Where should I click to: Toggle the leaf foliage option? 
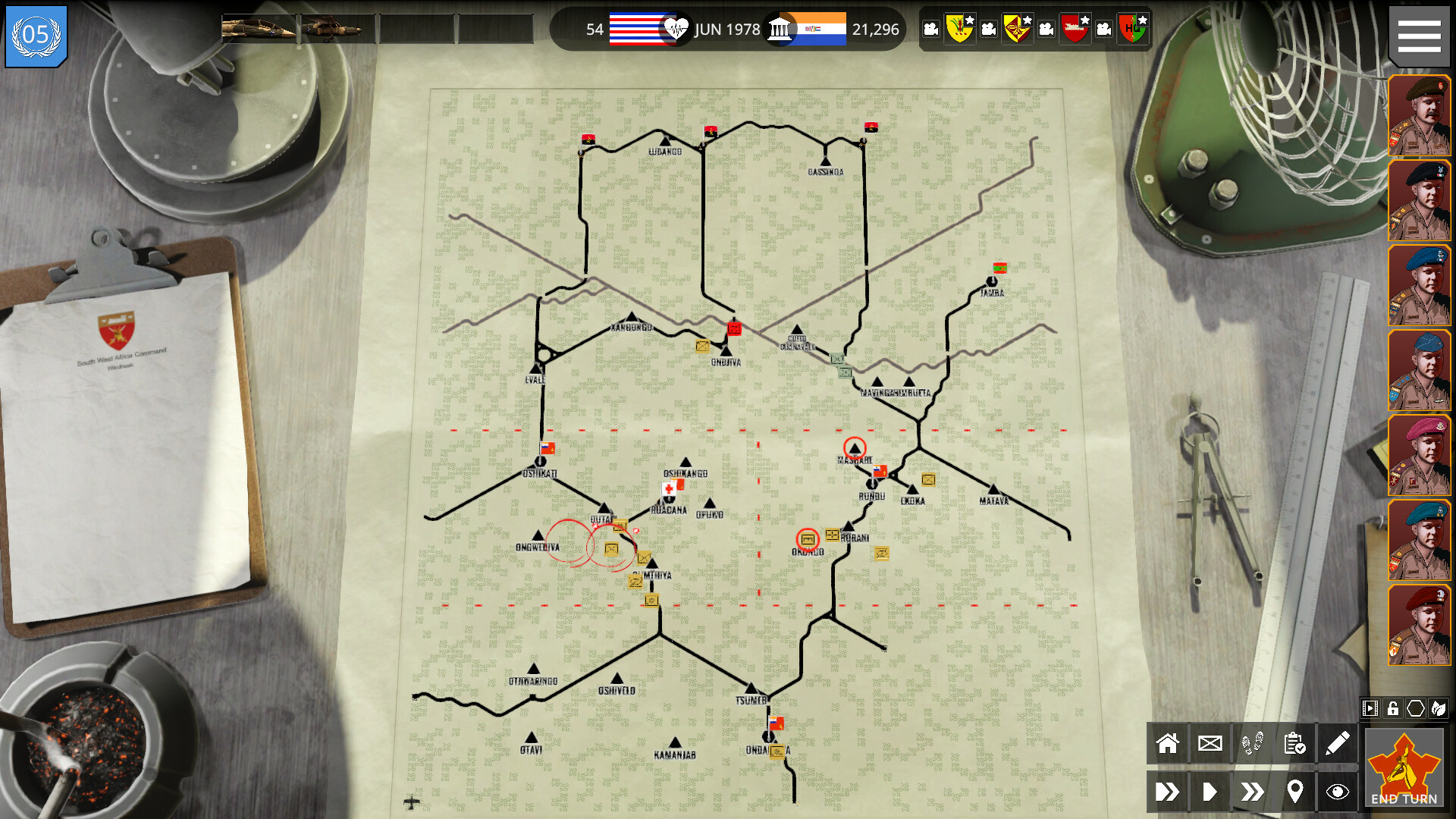point(1439,709)
